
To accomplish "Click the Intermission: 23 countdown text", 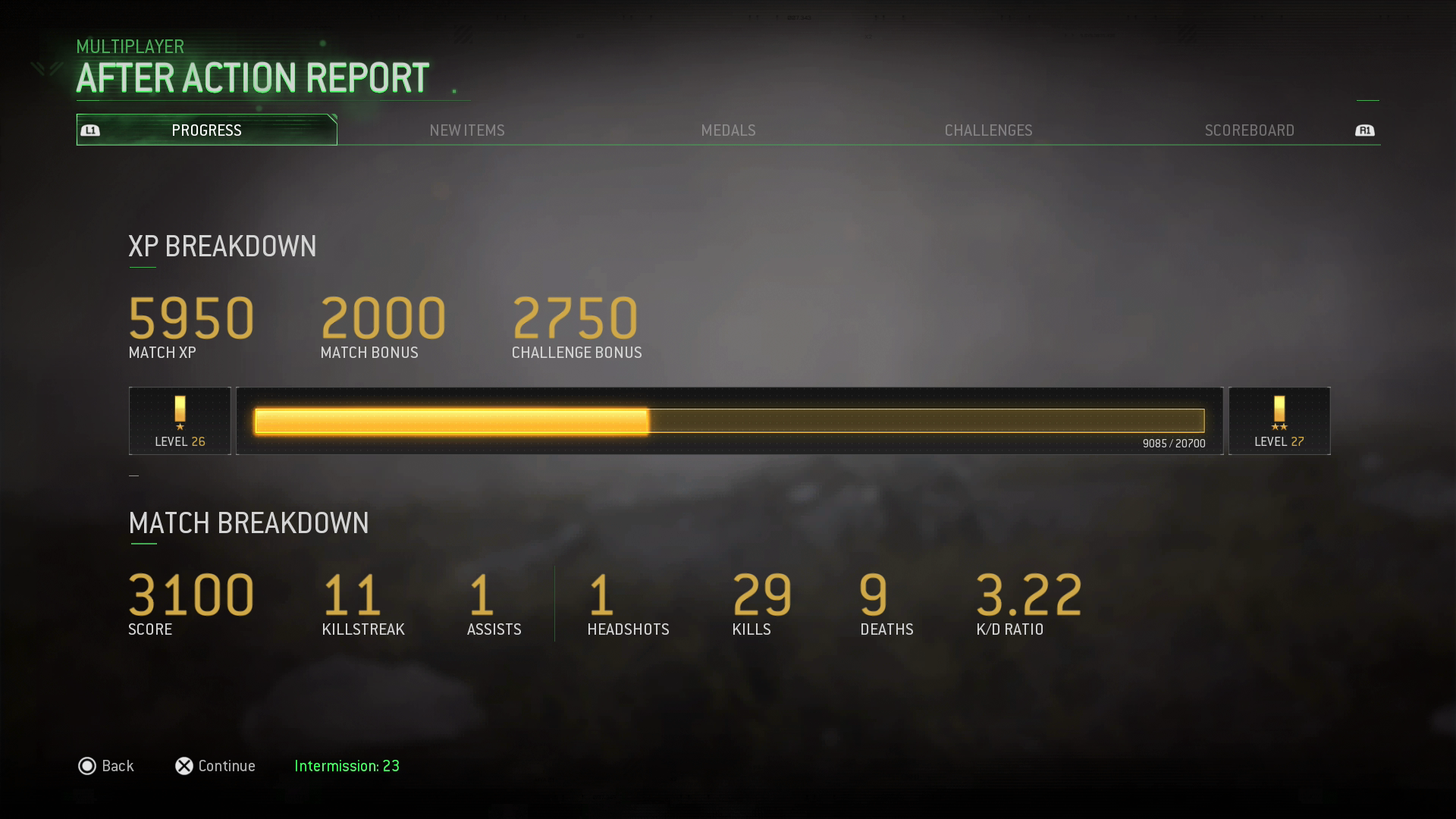I will click(x=347, y=766).
